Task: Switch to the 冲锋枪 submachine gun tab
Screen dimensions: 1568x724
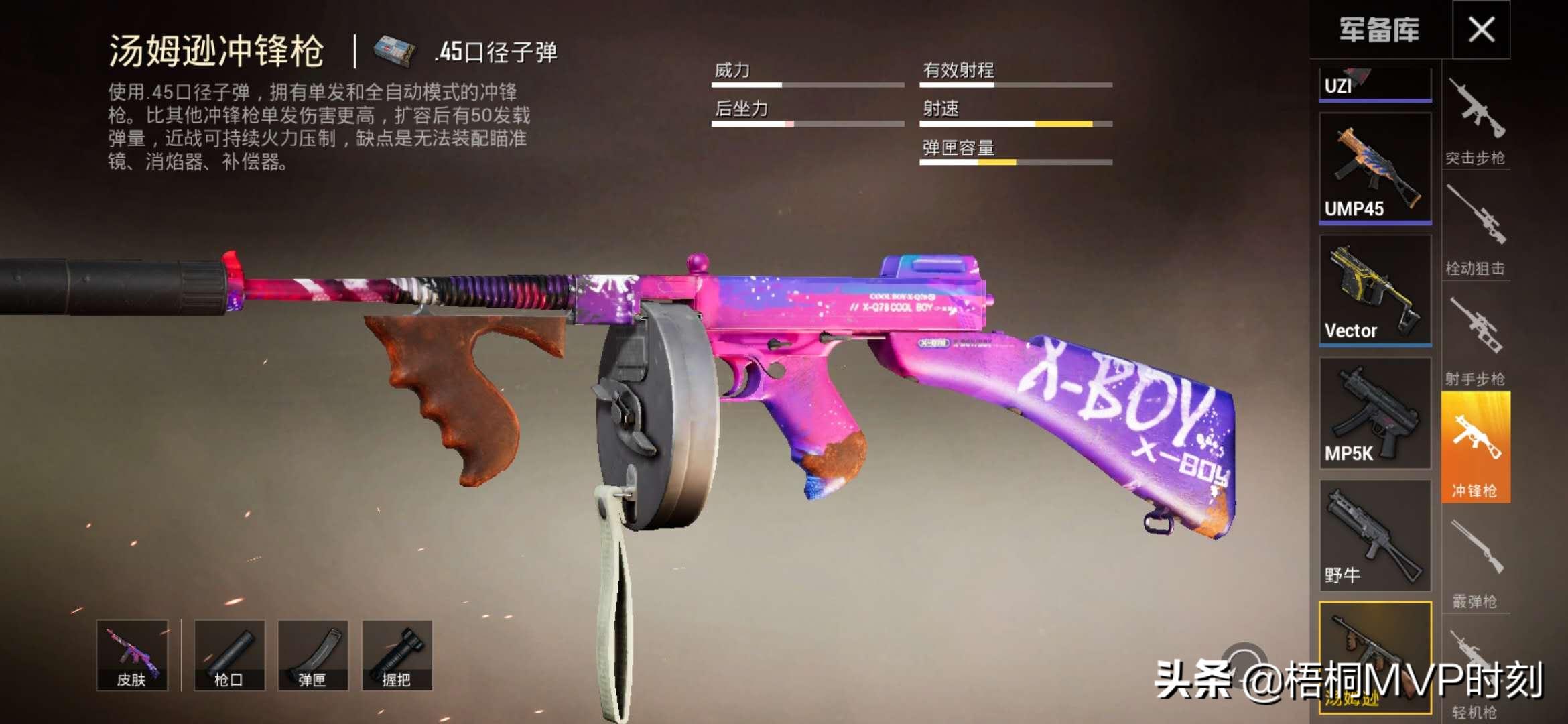Action: point(1476,447)
